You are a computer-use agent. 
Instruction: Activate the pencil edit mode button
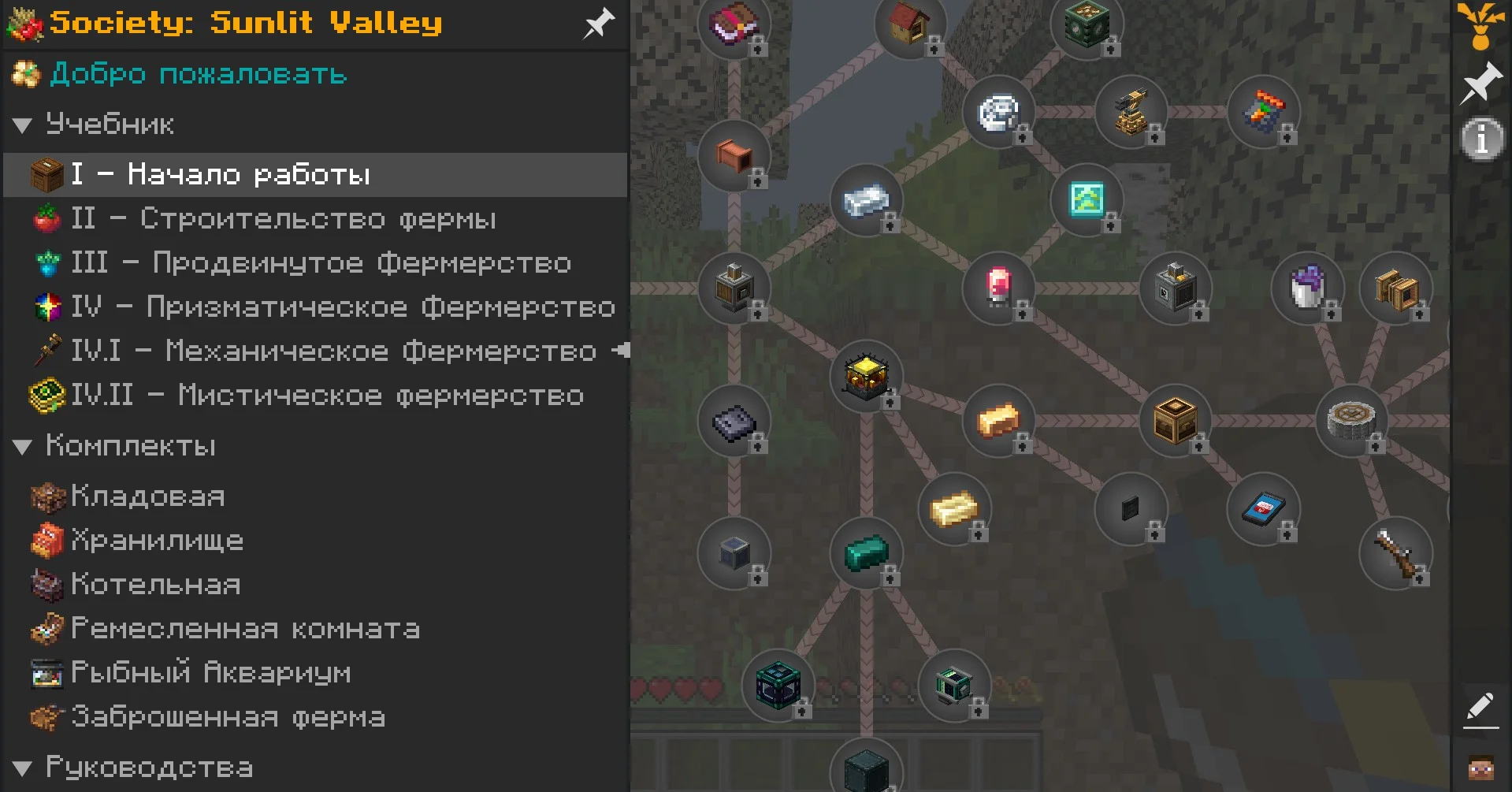(1480, 707)
